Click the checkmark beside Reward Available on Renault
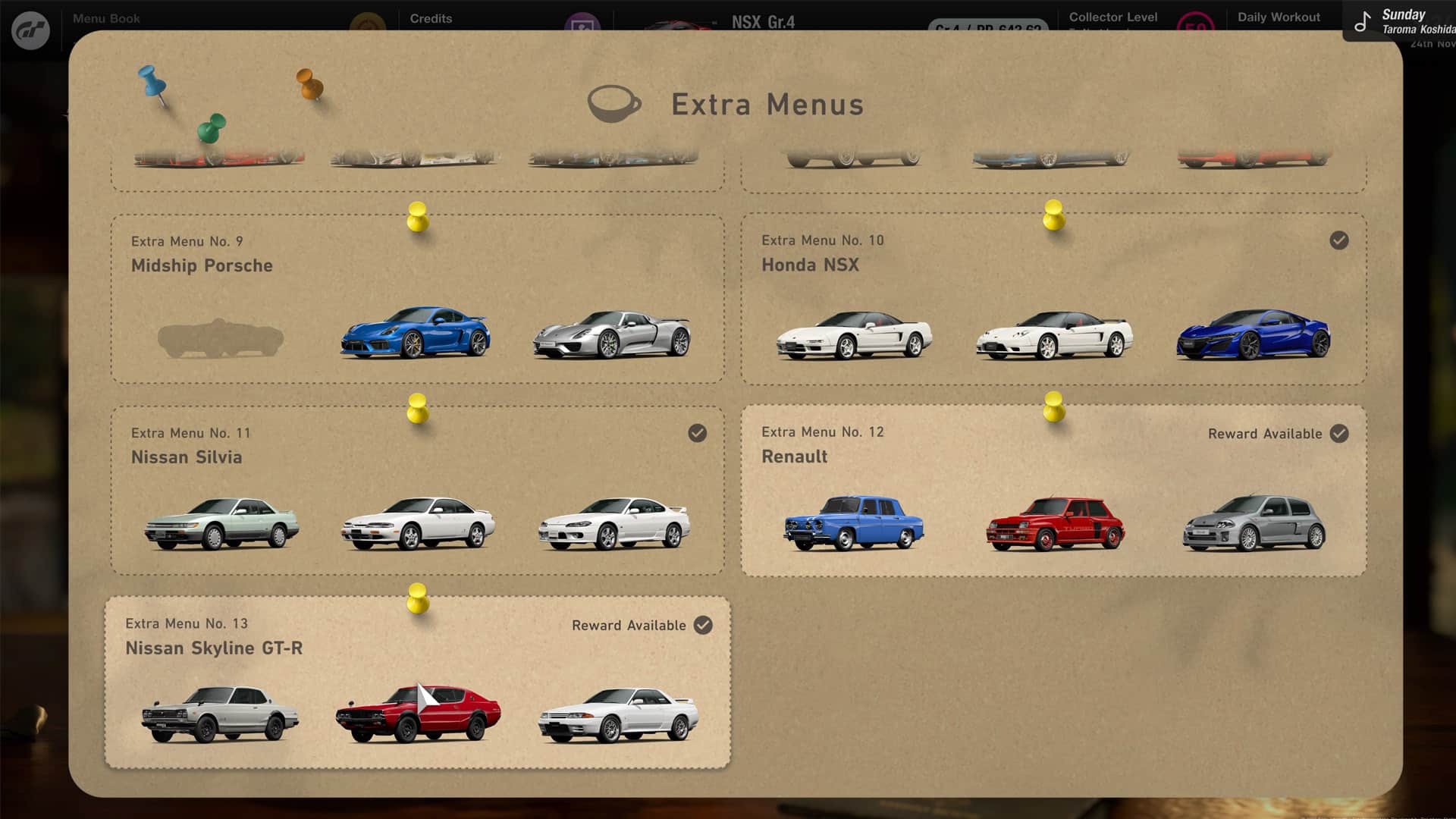The height and width of the screenshot is (819, 1456). pos(1338,434)
